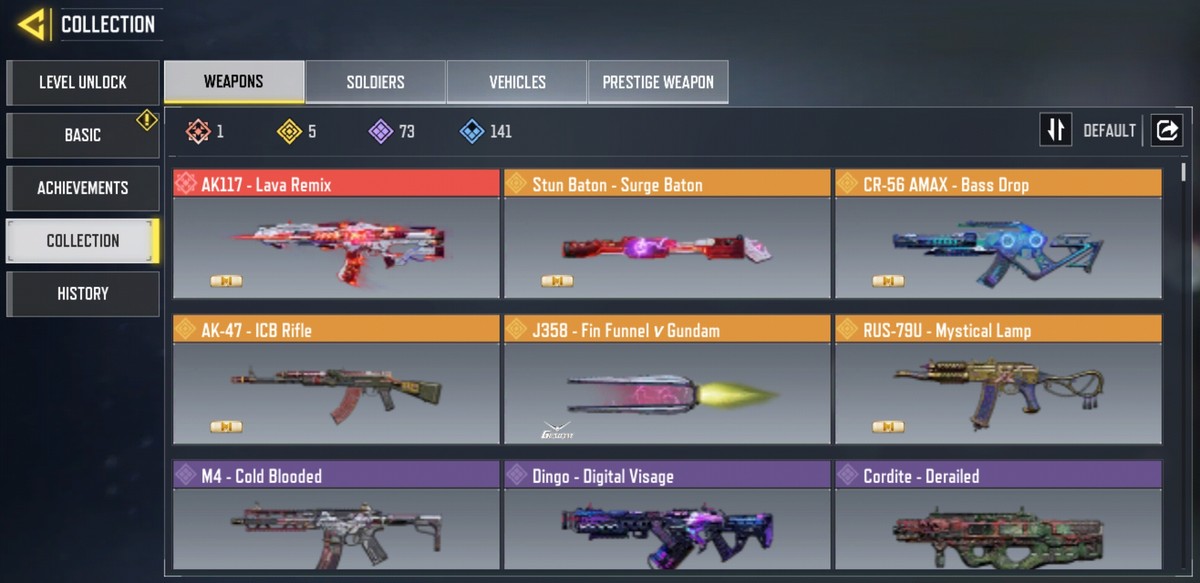
Task: Select the Basic menu entry
Action: tap(83, 135)
